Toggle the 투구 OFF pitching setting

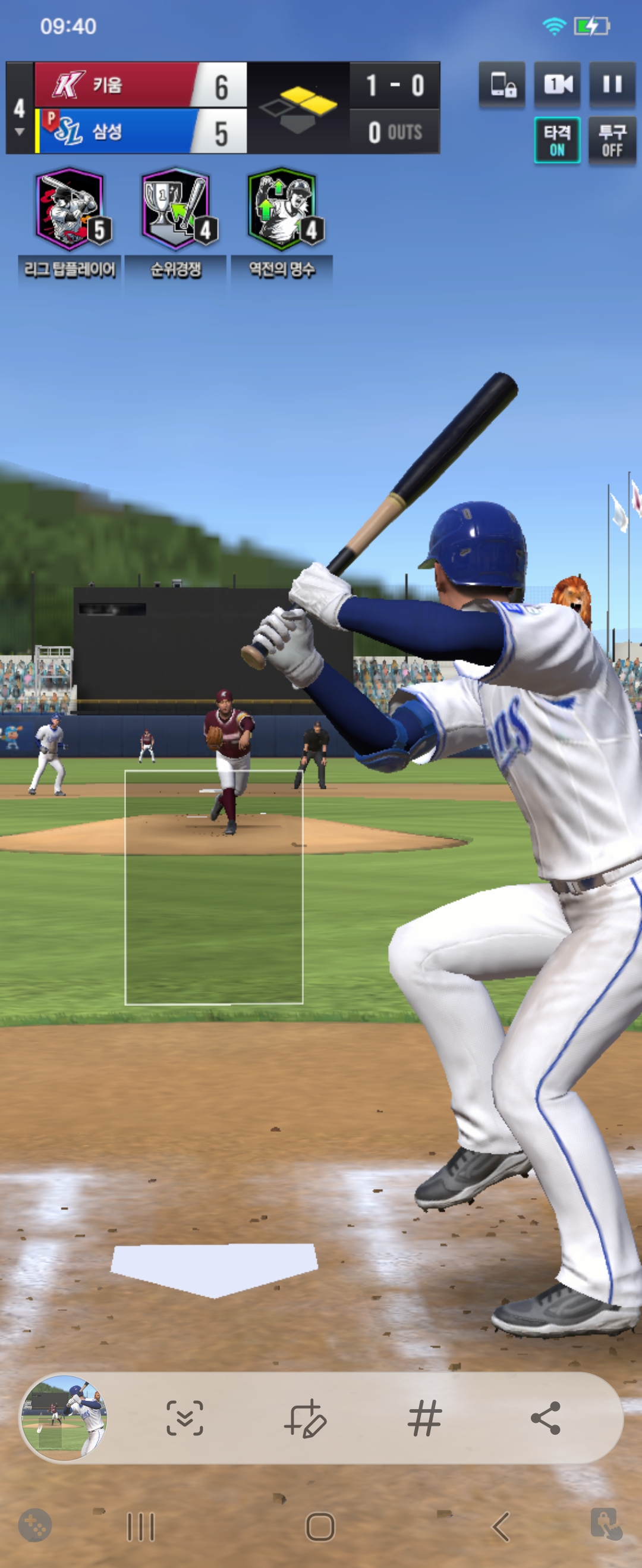click(x=612, y=140)
